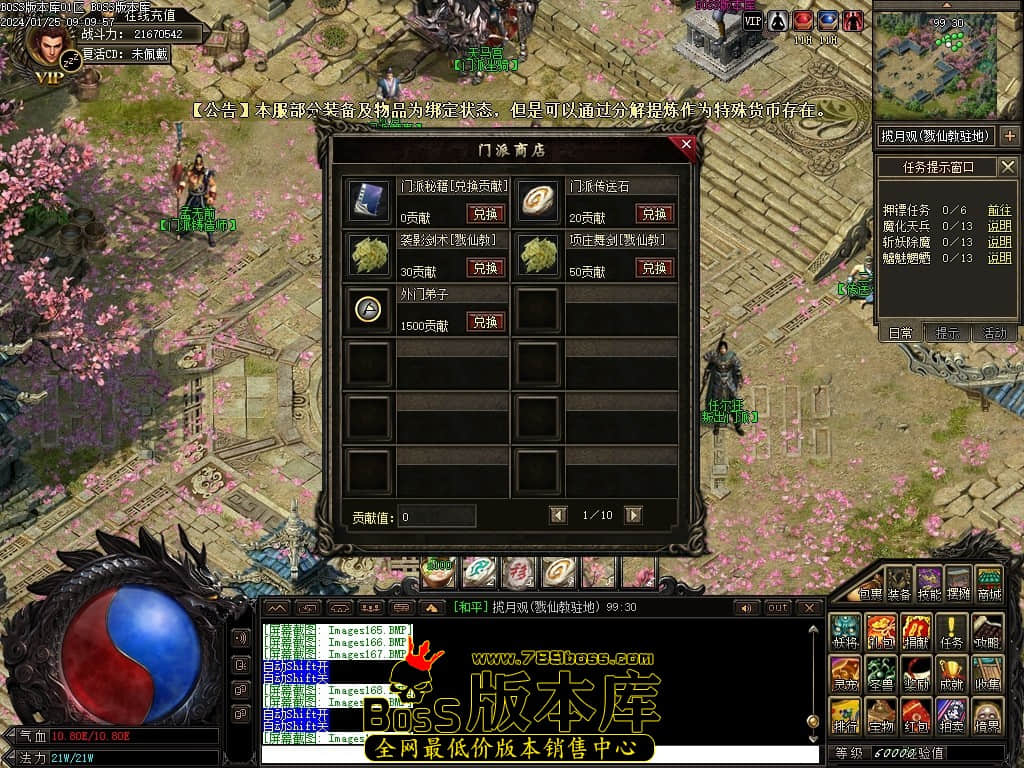Redeem the 门派秘籍 item with 兑换
This screenshot has width=1024, height=768.
(485, 213)
